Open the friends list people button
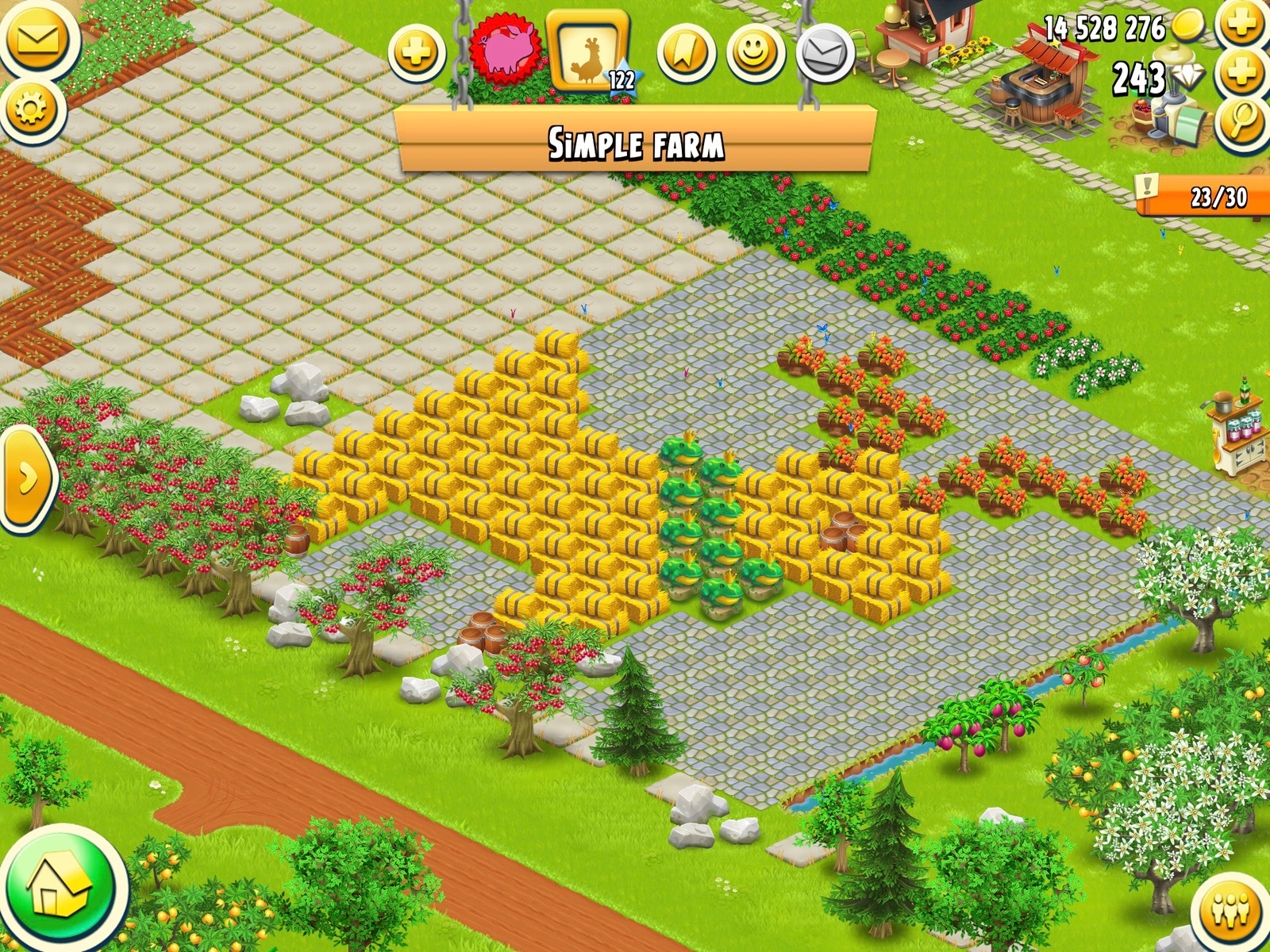Screen dimensions: 1270x952 coord(1230,912)
